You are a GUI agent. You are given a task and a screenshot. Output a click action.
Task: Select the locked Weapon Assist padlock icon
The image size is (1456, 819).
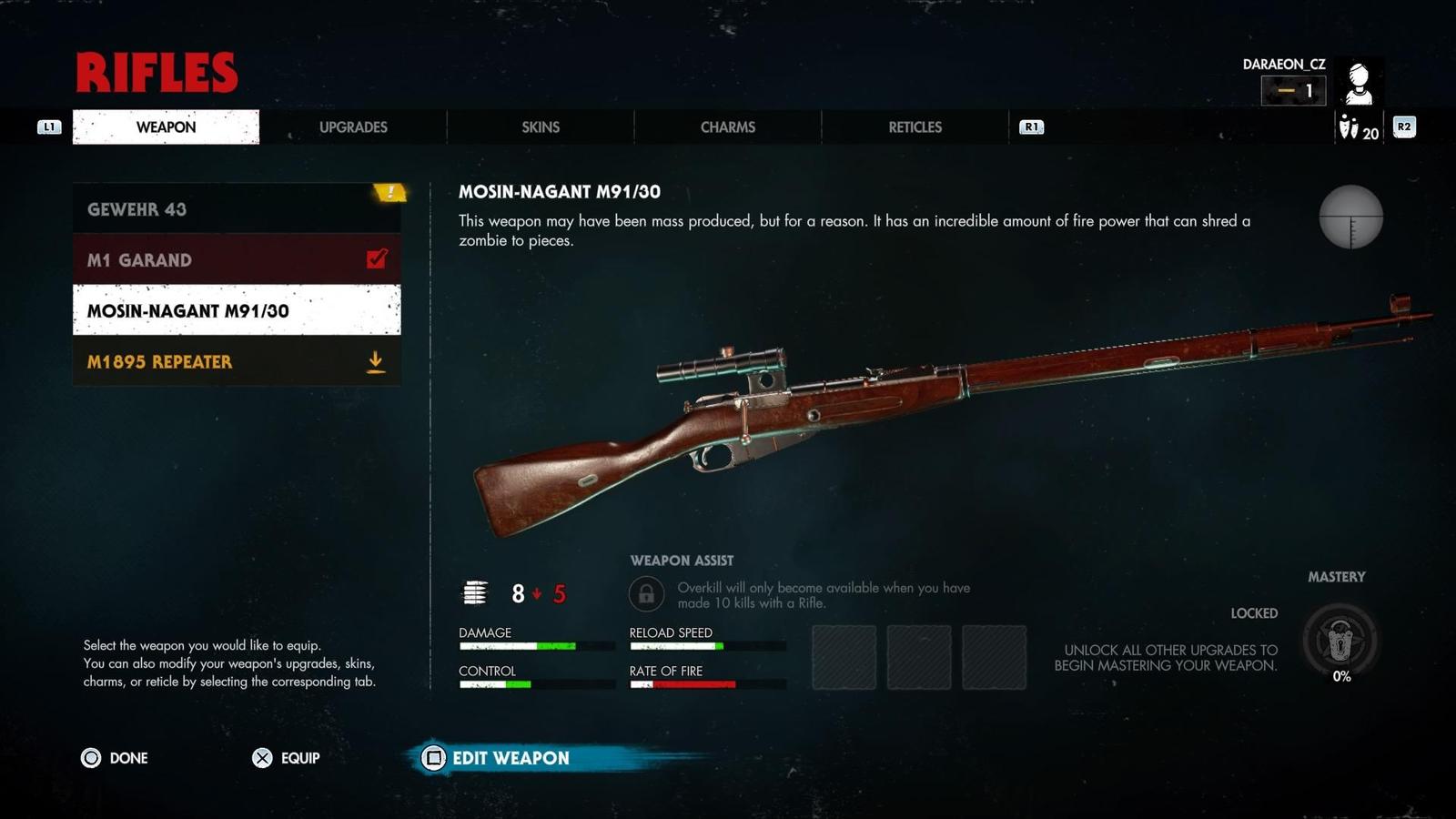(x=646, y=595)
